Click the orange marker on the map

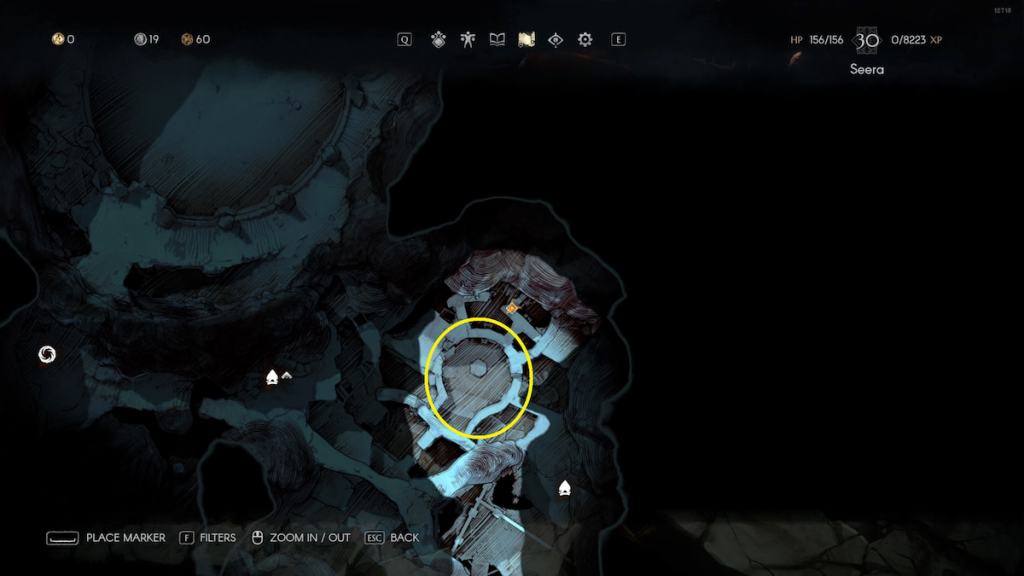(x=511, y=308)
